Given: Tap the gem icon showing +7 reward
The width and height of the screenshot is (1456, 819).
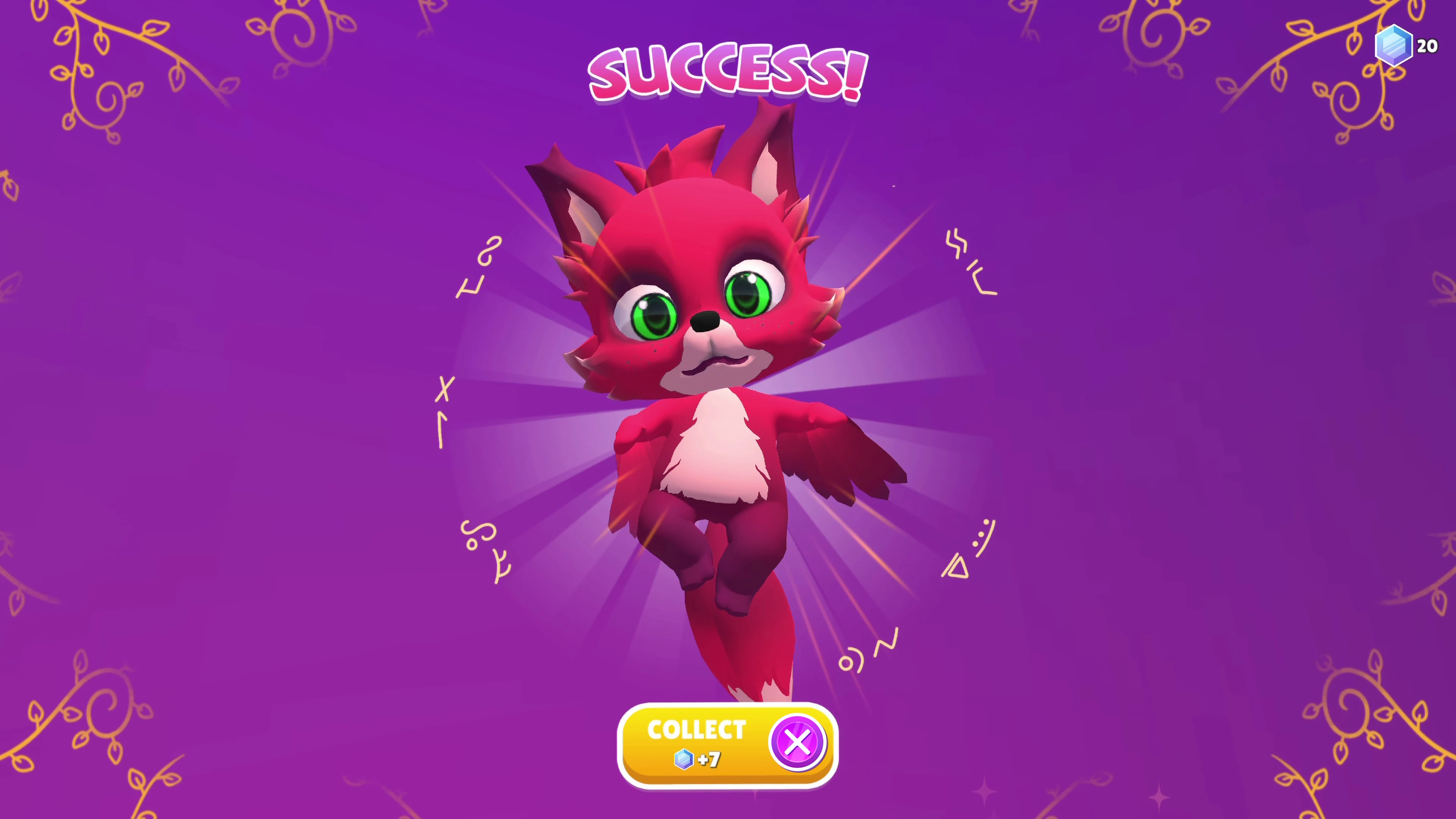Looking at the screenshot, I should tap(684, 759).
